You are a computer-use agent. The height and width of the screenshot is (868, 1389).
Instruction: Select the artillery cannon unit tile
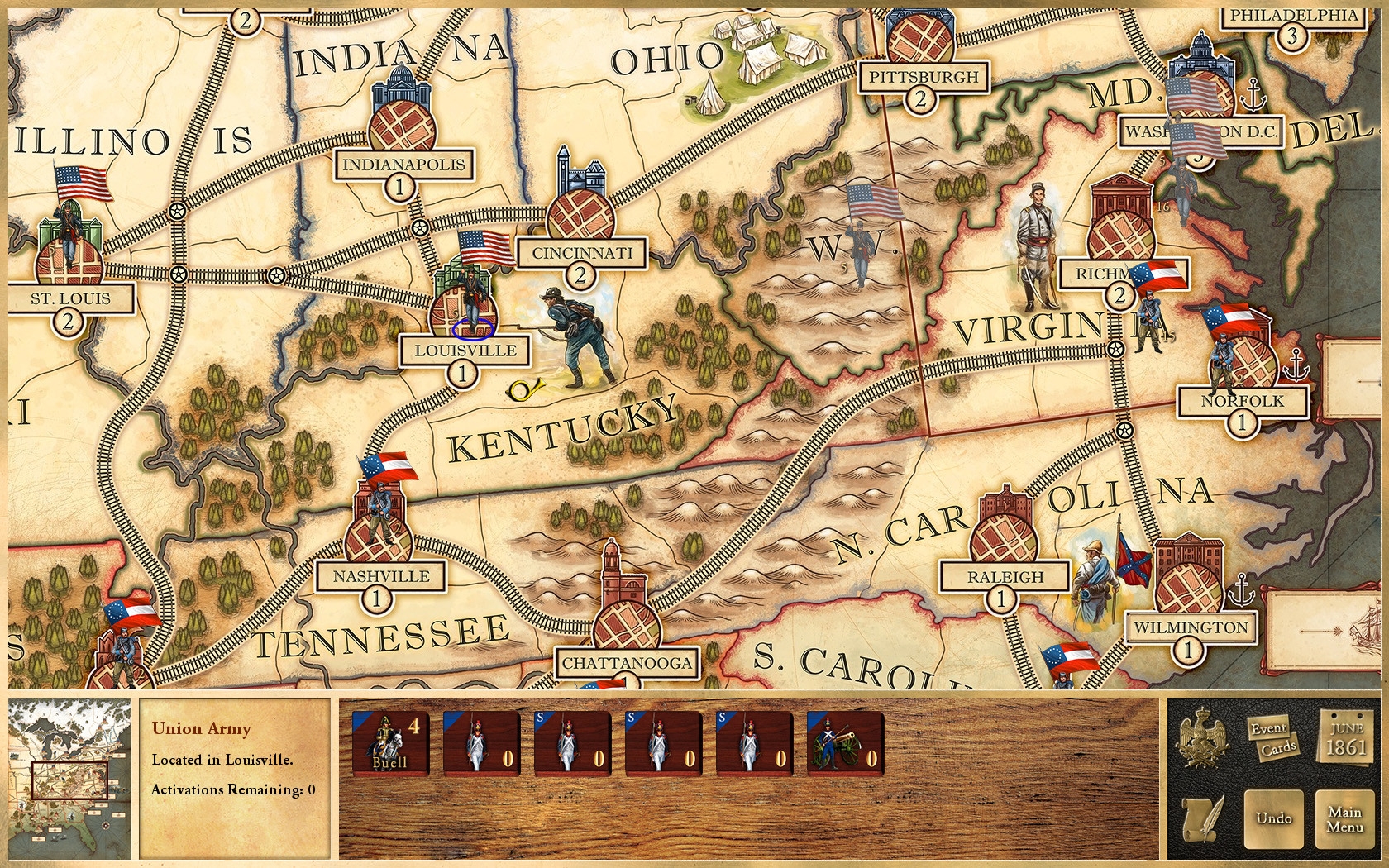(x=845, y=743)
